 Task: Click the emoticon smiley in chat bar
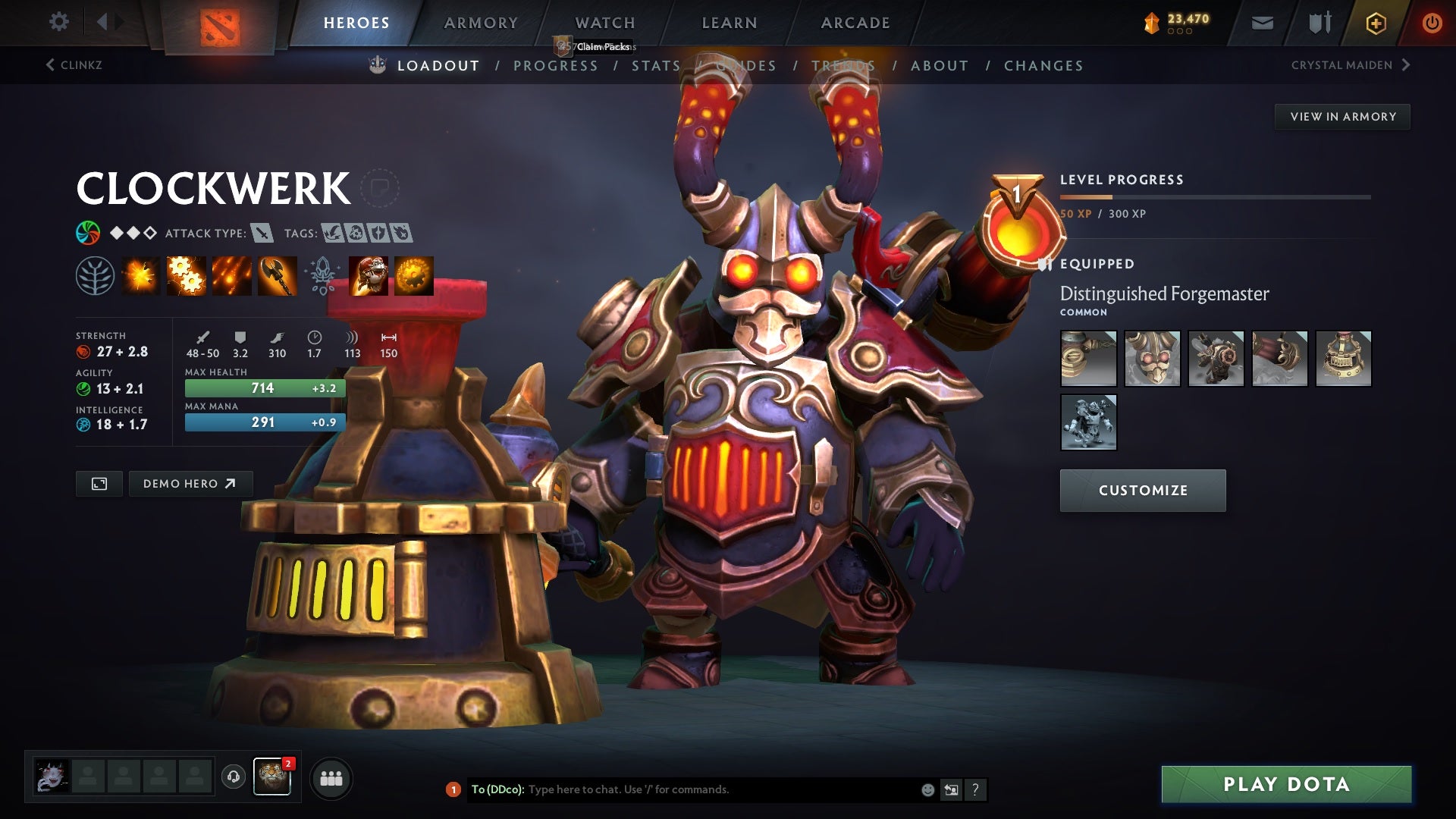927,789
